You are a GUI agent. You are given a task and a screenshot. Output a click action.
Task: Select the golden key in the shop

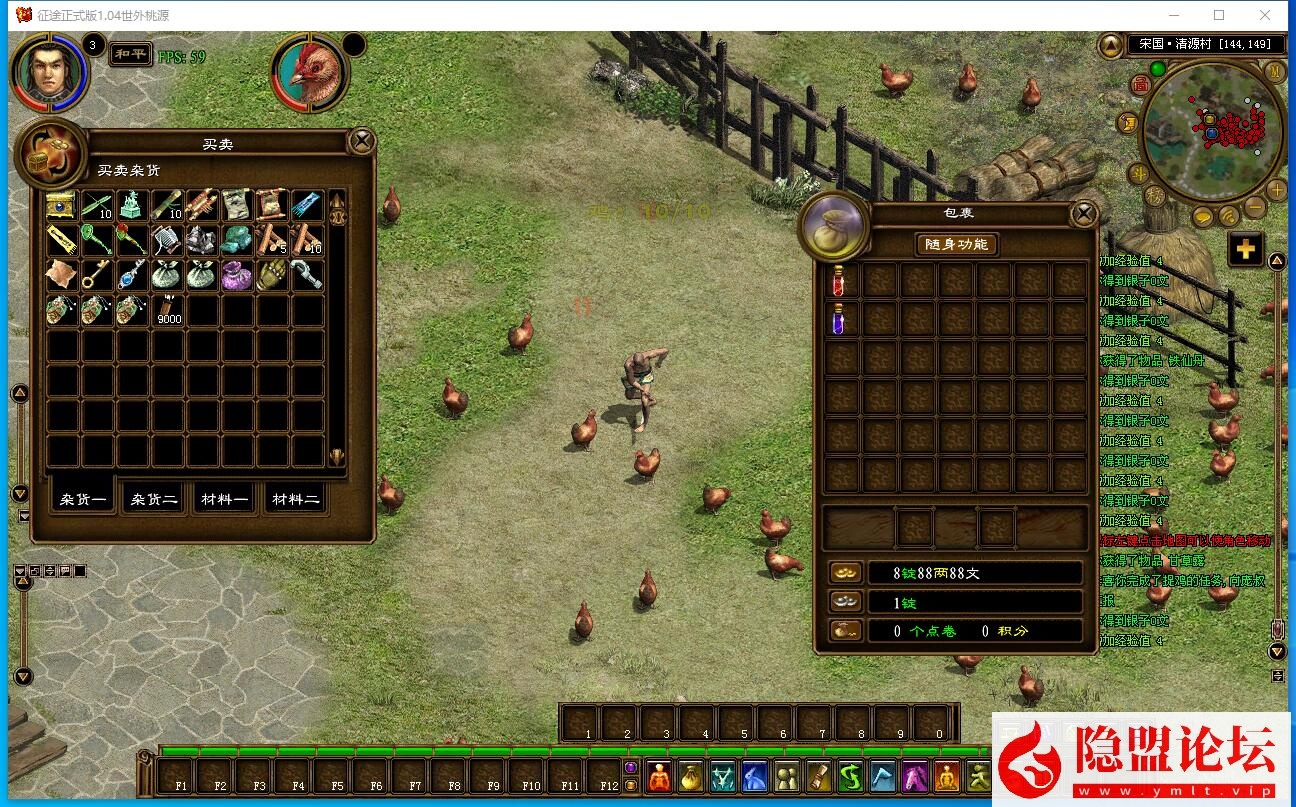coord(96,274)
